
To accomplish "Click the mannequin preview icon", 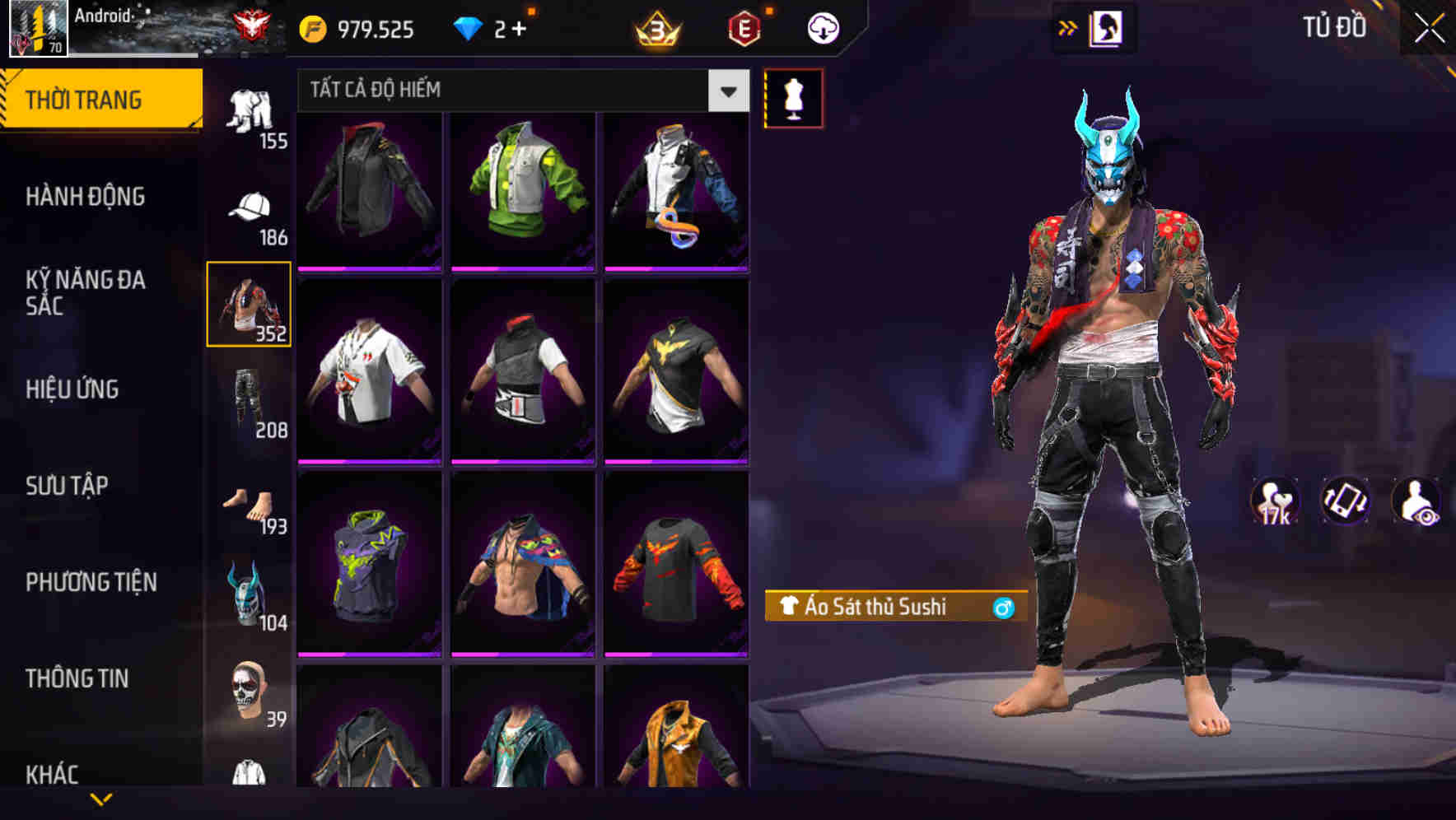I will point(793,97).
